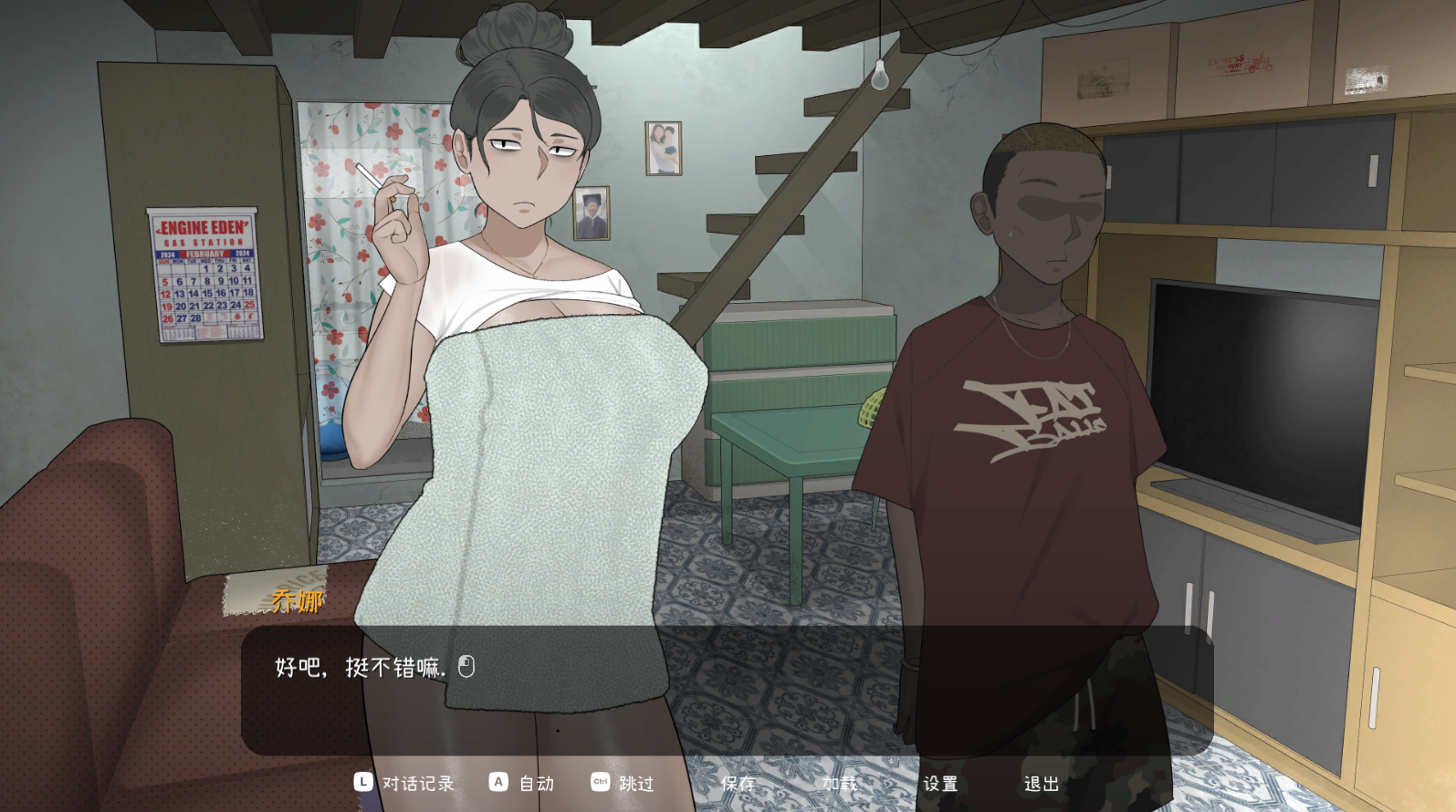Click 保存 to save the game
Image resolution: width=1456 pixels, height=812 pixels.
pyautogui.click(x=738, y=783)
